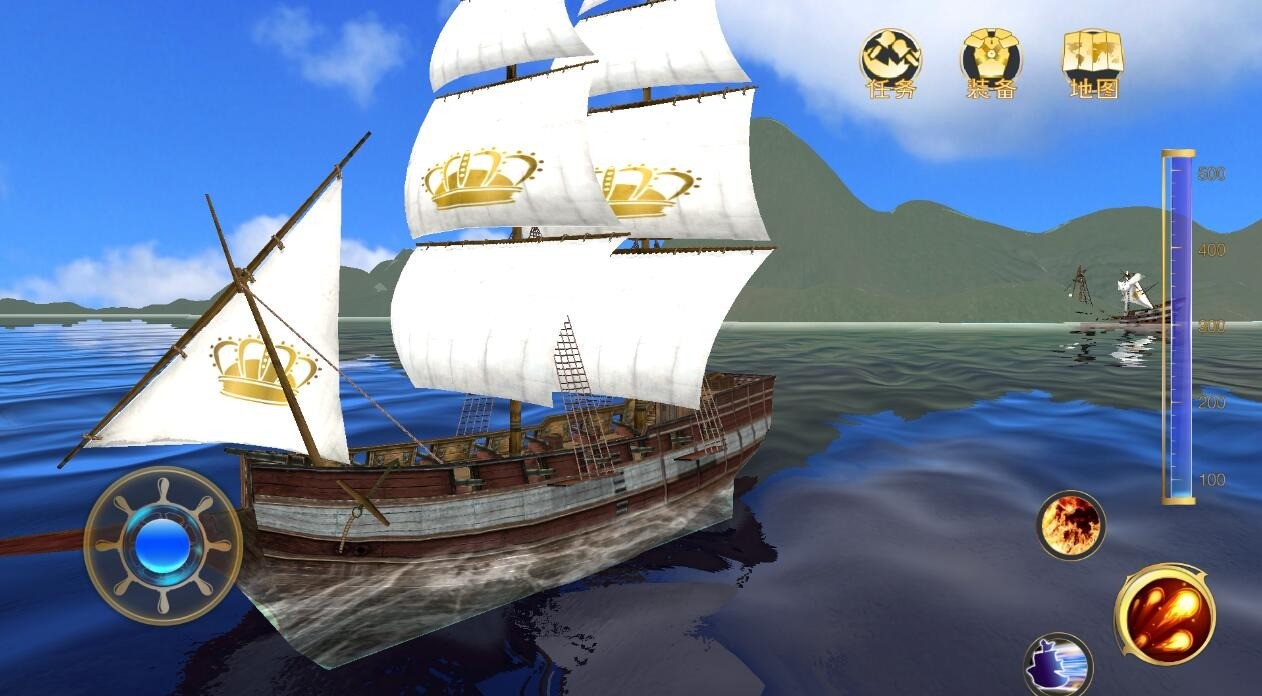The width and height of the screenshot is (1262, 696).
Task: Open the 装备 equipment menu
Action: [x=991, y=62]
